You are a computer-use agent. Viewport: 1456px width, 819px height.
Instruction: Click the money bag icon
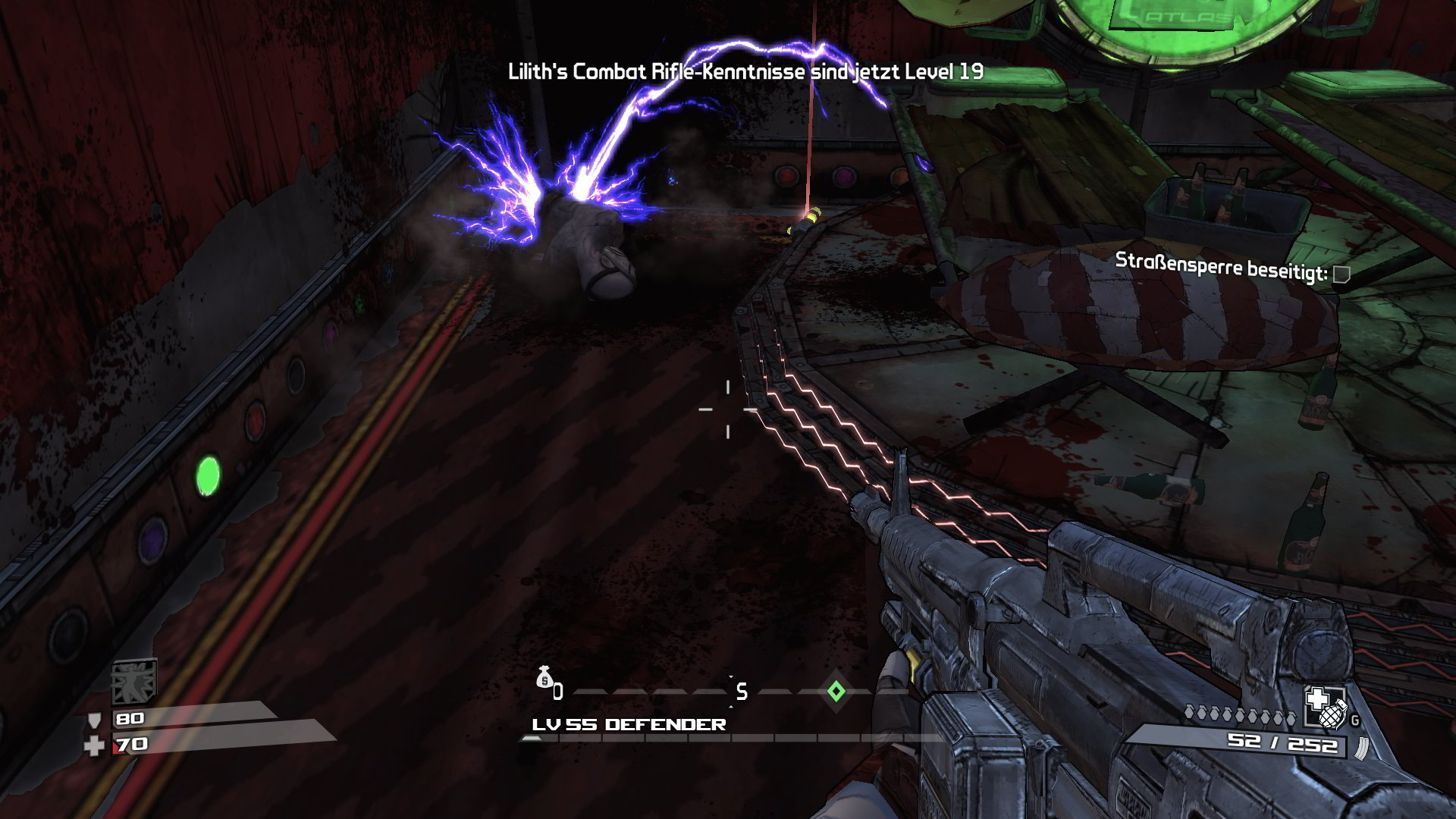544,677
